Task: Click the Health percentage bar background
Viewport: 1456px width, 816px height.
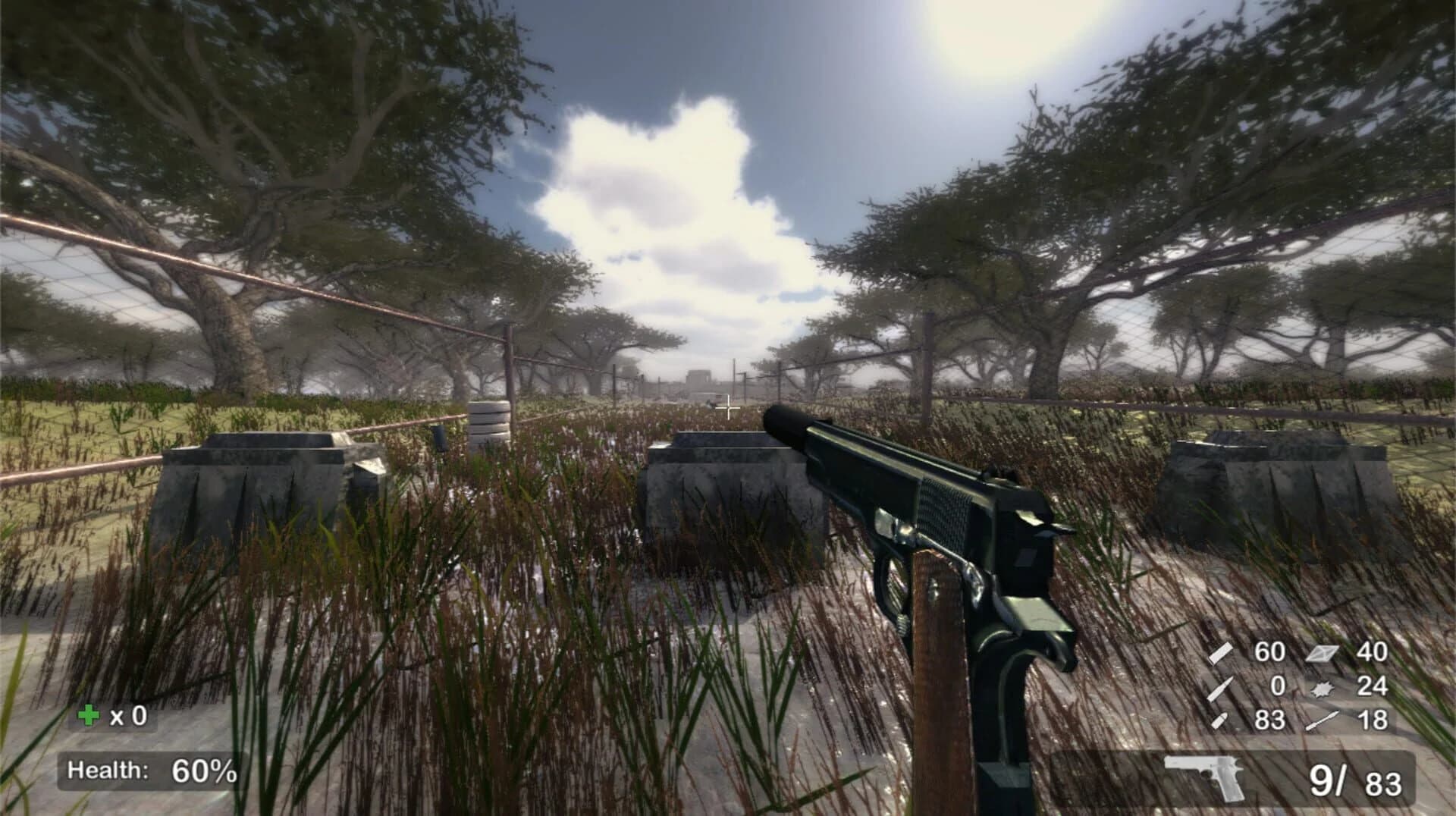Action: click(152, 772)
